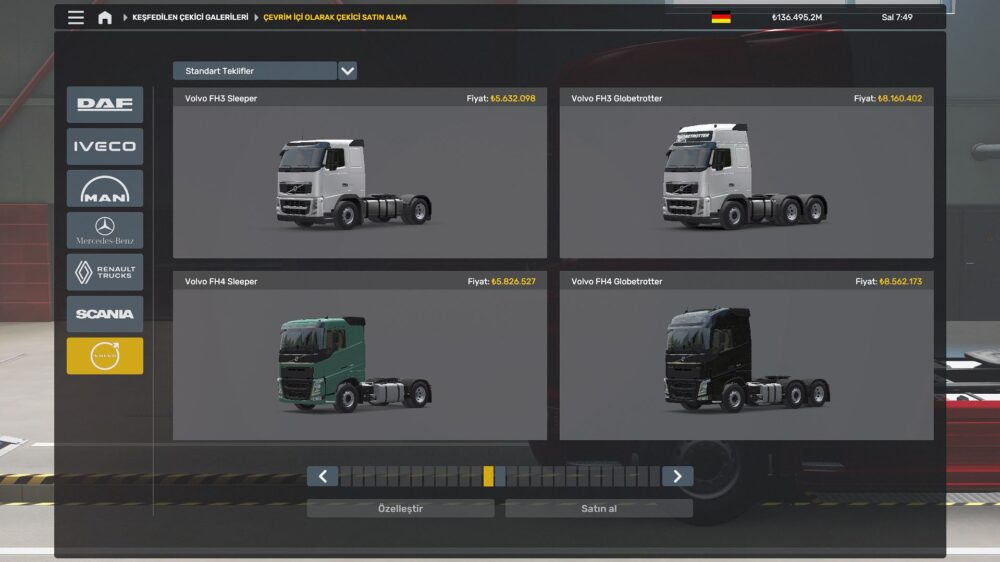The width and height of the screenshot is (1000, 562).
Task: Go to the next page of offers
Action: [677, 476]
